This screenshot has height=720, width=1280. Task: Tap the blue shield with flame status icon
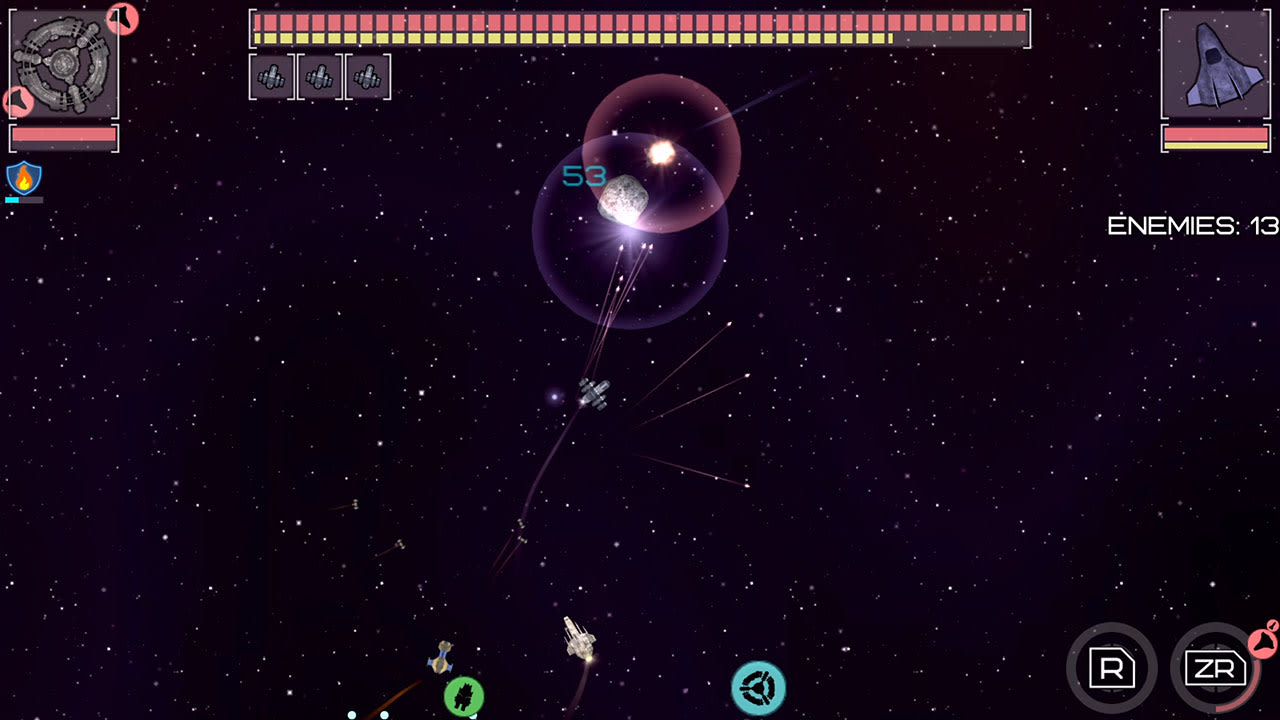tap(26, 178)
